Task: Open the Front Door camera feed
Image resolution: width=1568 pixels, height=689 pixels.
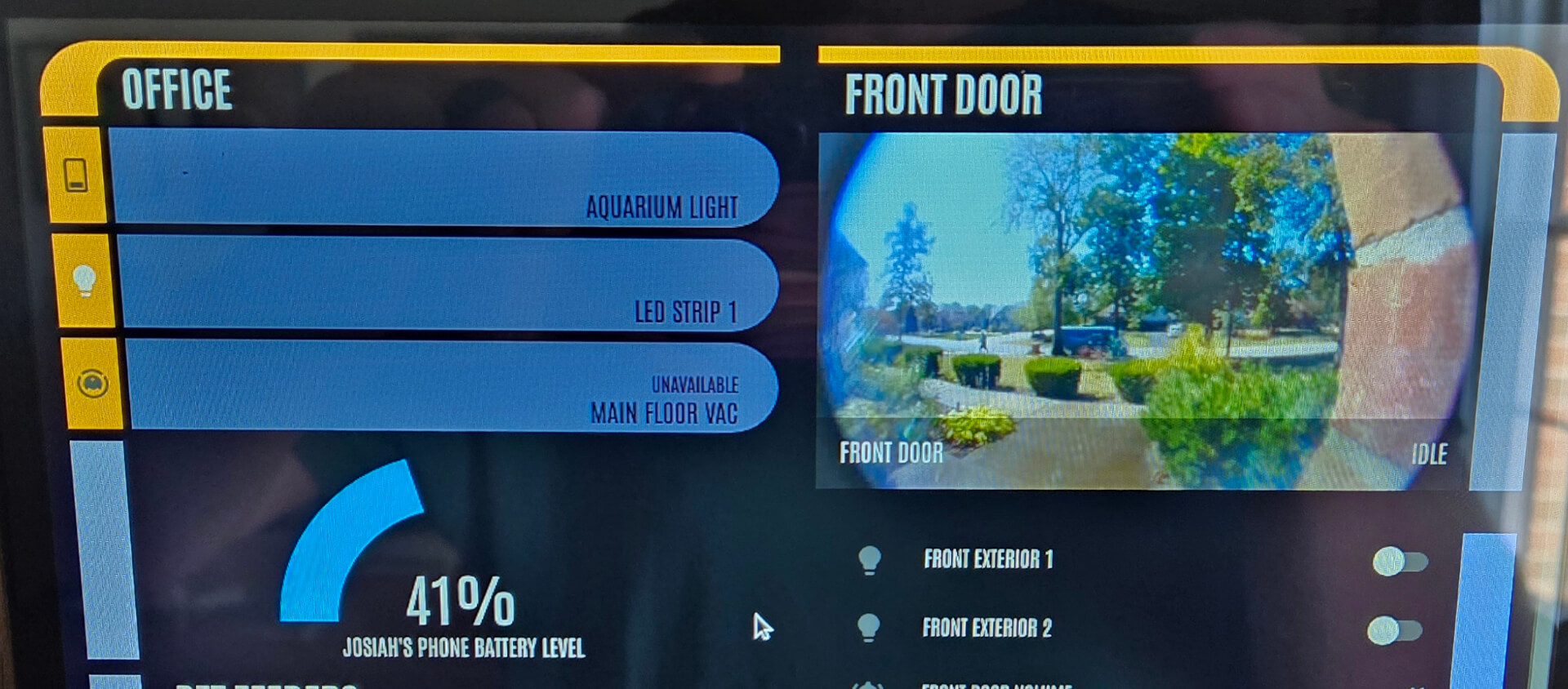Action: 1143,302
